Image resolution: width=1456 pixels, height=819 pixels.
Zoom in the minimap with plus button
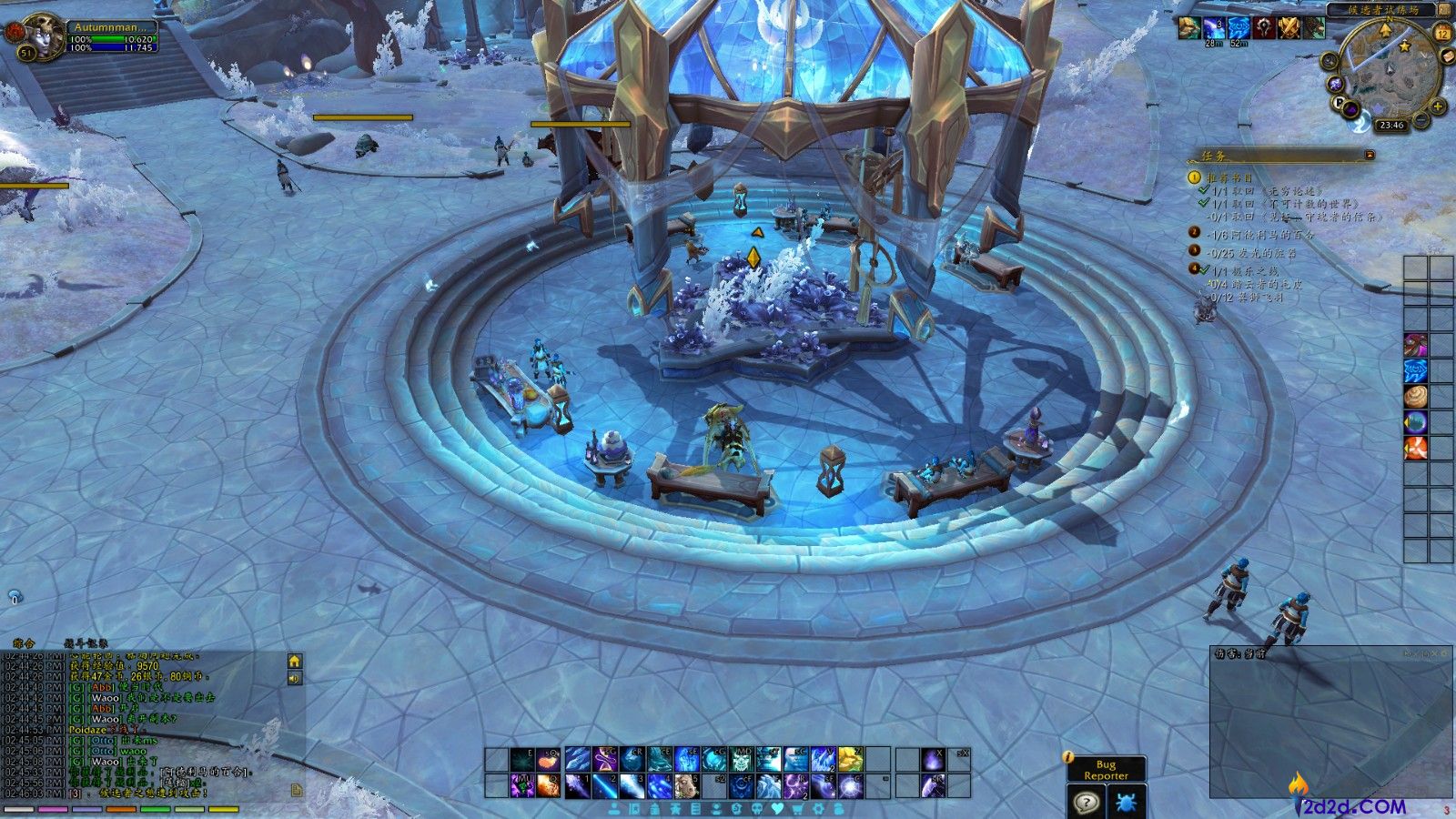pos(1439,106)
